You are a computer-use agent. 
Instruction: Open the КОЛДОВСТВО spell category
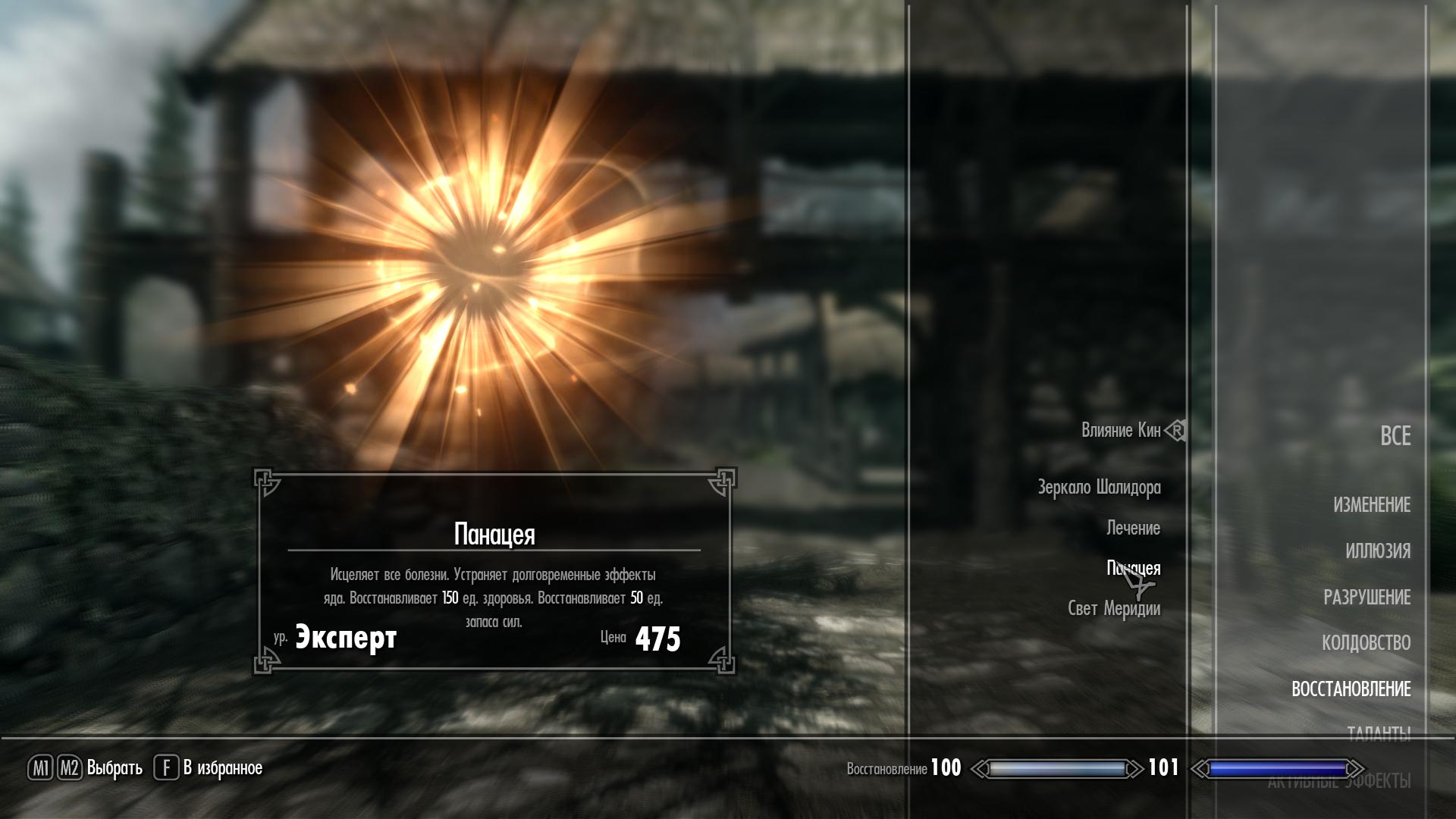(1366, 643)
